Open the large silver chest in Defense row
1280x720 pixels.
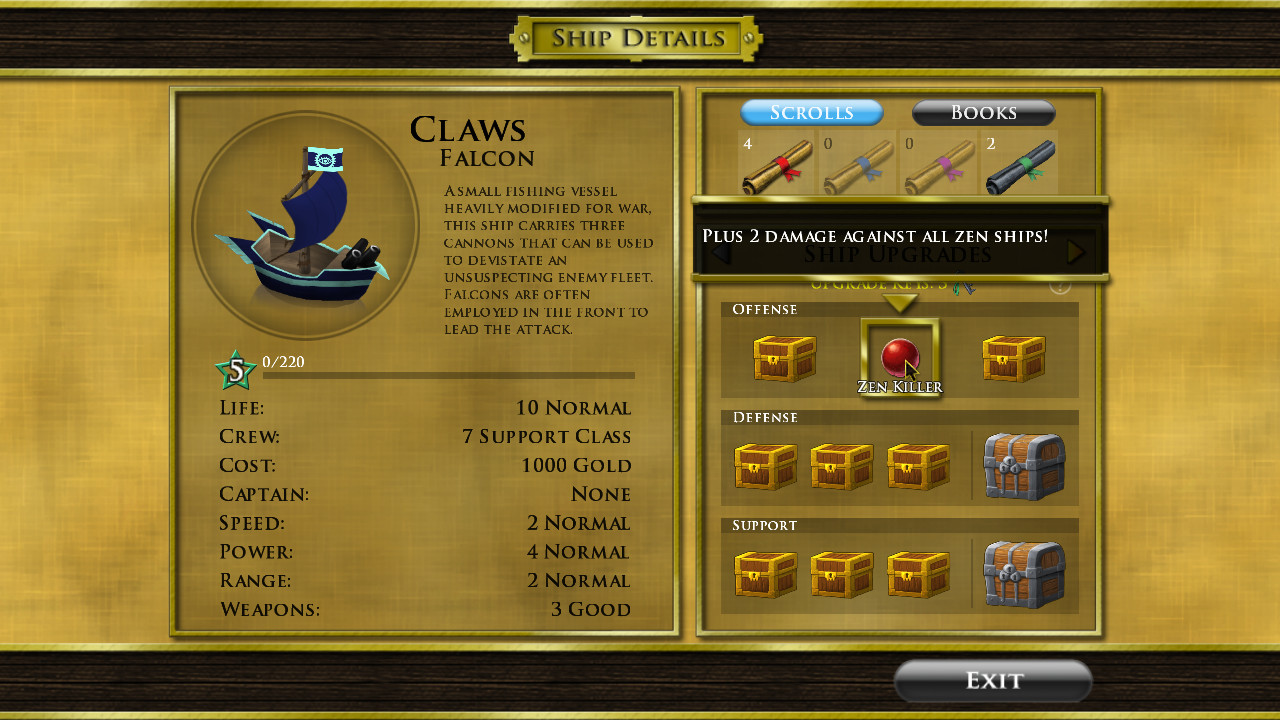[1026, 466]
